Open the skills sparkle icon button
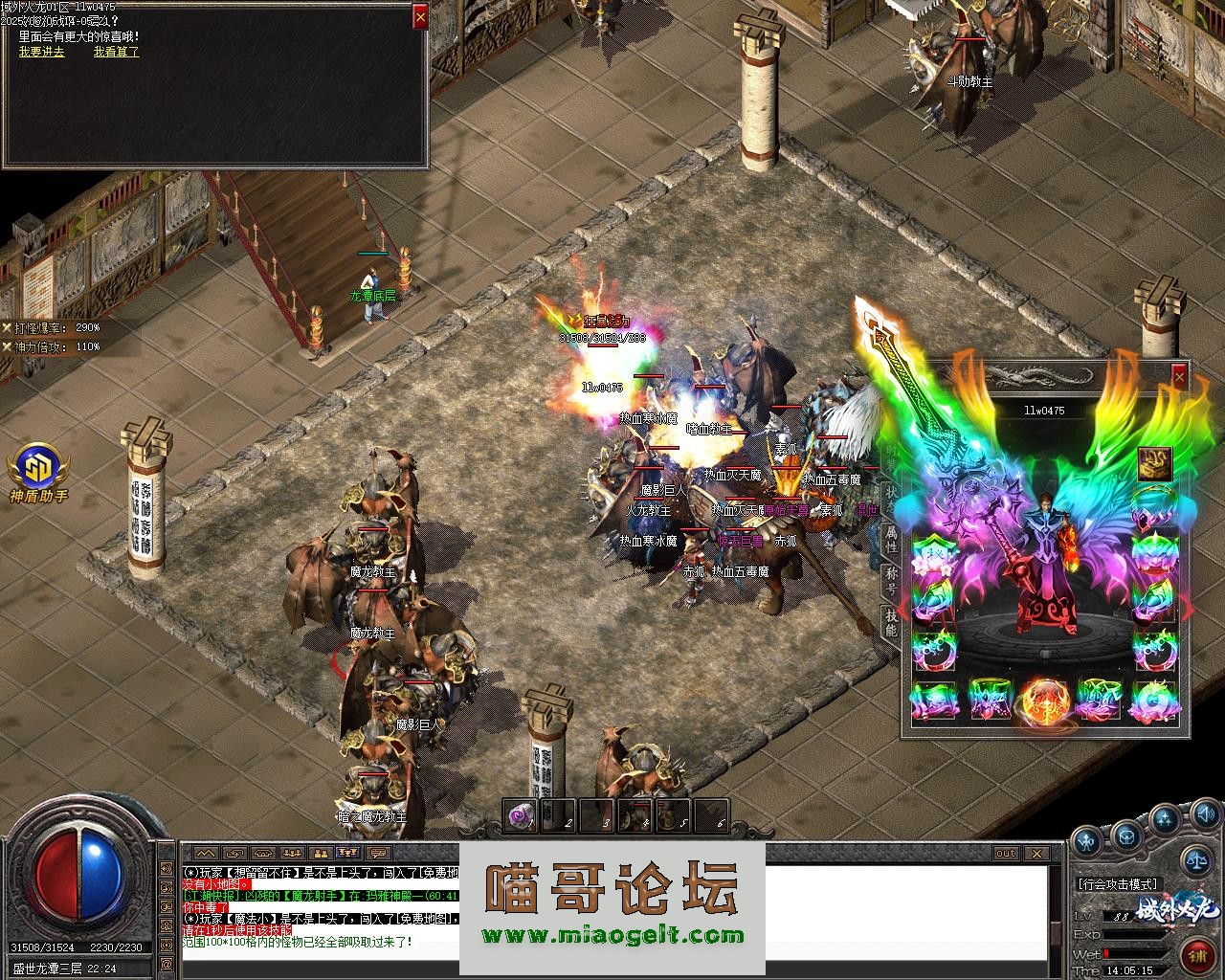This screenshot has width=1225, height=980. click(1164, 818)
